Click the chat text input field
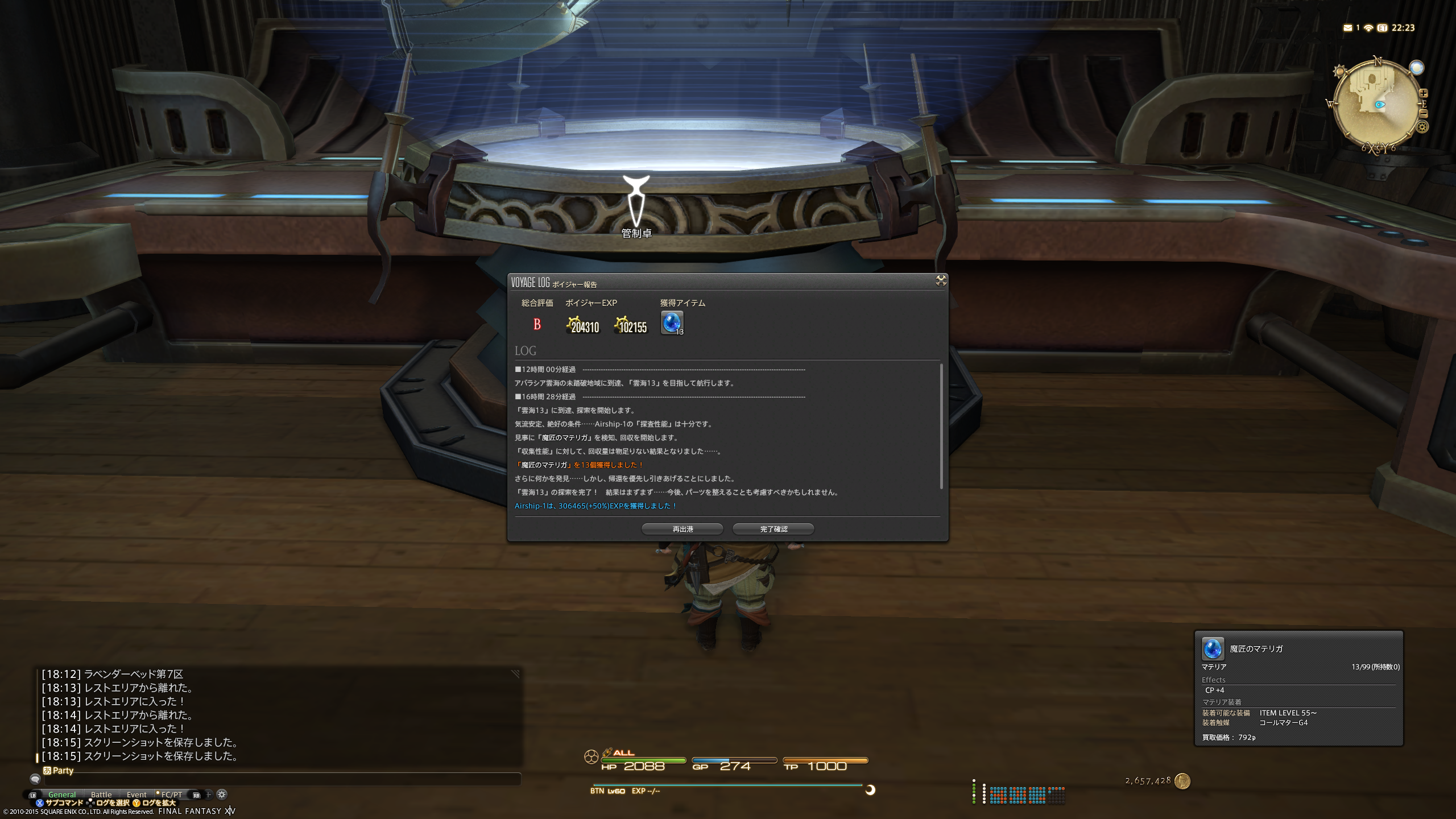Image resolution: width=1456 pixels, height=819 pixels. 279,779
